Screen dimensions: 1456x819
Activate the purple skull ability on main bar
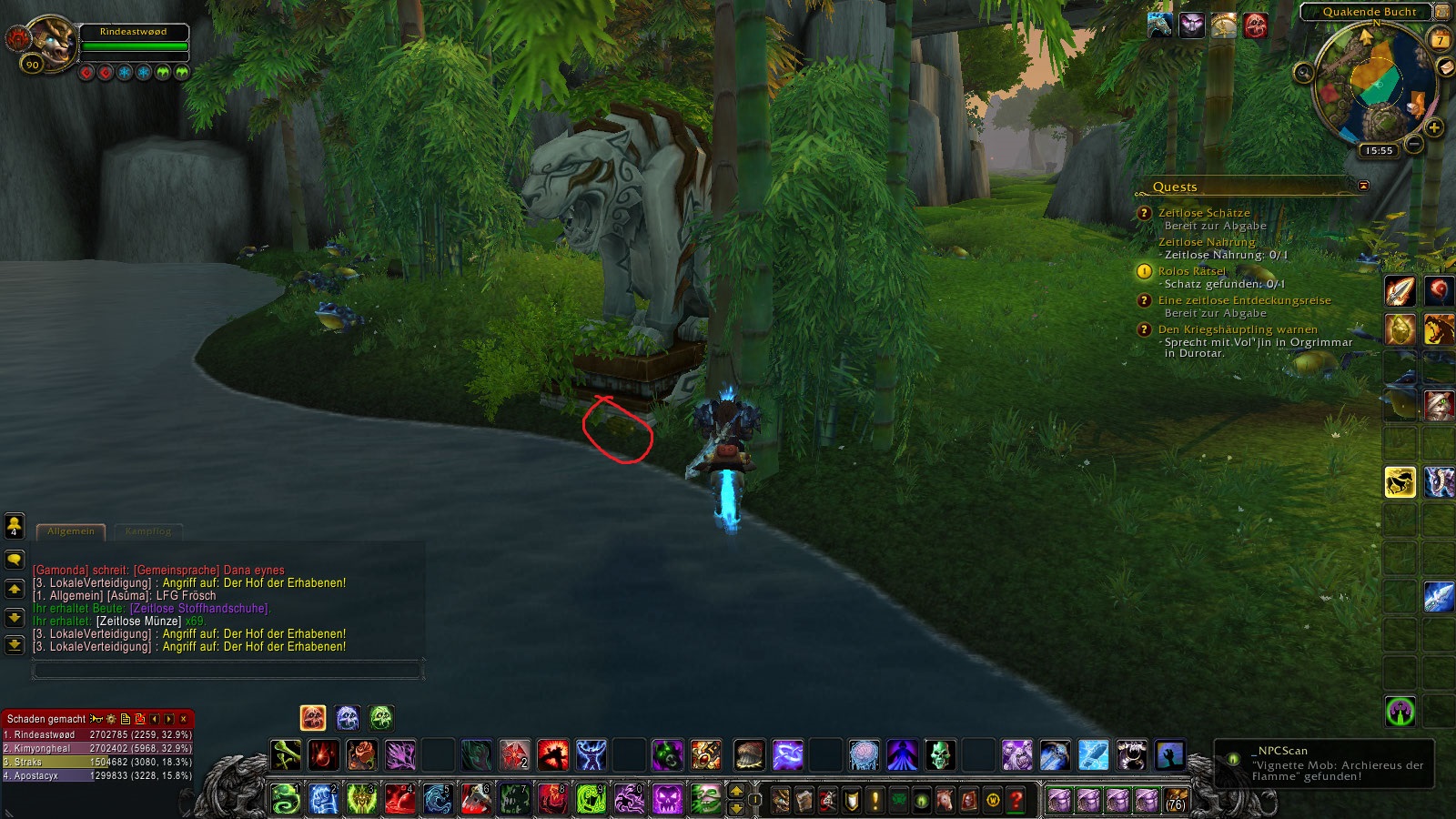667,799
